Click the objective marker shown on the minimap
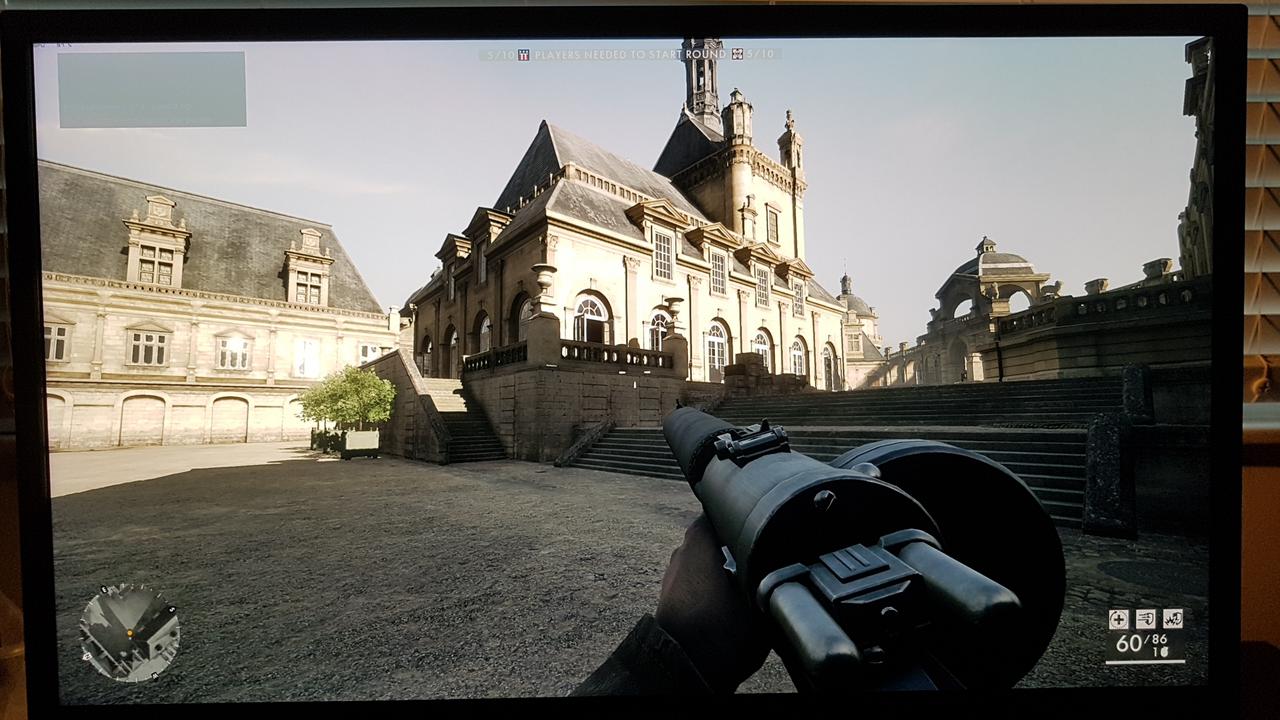This screenshot has height=720, width=1280. (142, 628)
